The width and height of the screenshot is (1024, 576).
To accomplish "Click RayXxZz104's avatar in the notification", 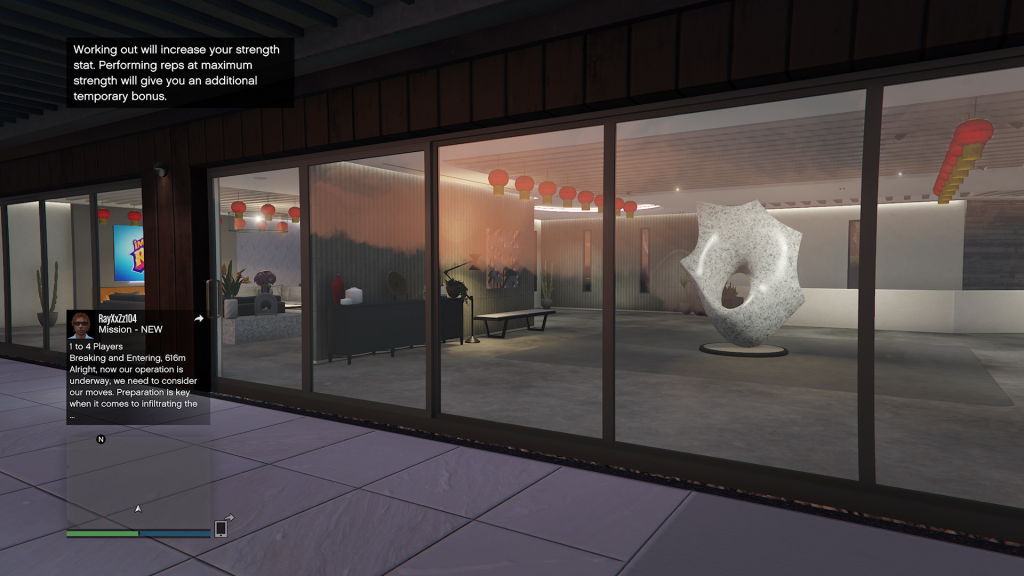I will coord(81,324).
